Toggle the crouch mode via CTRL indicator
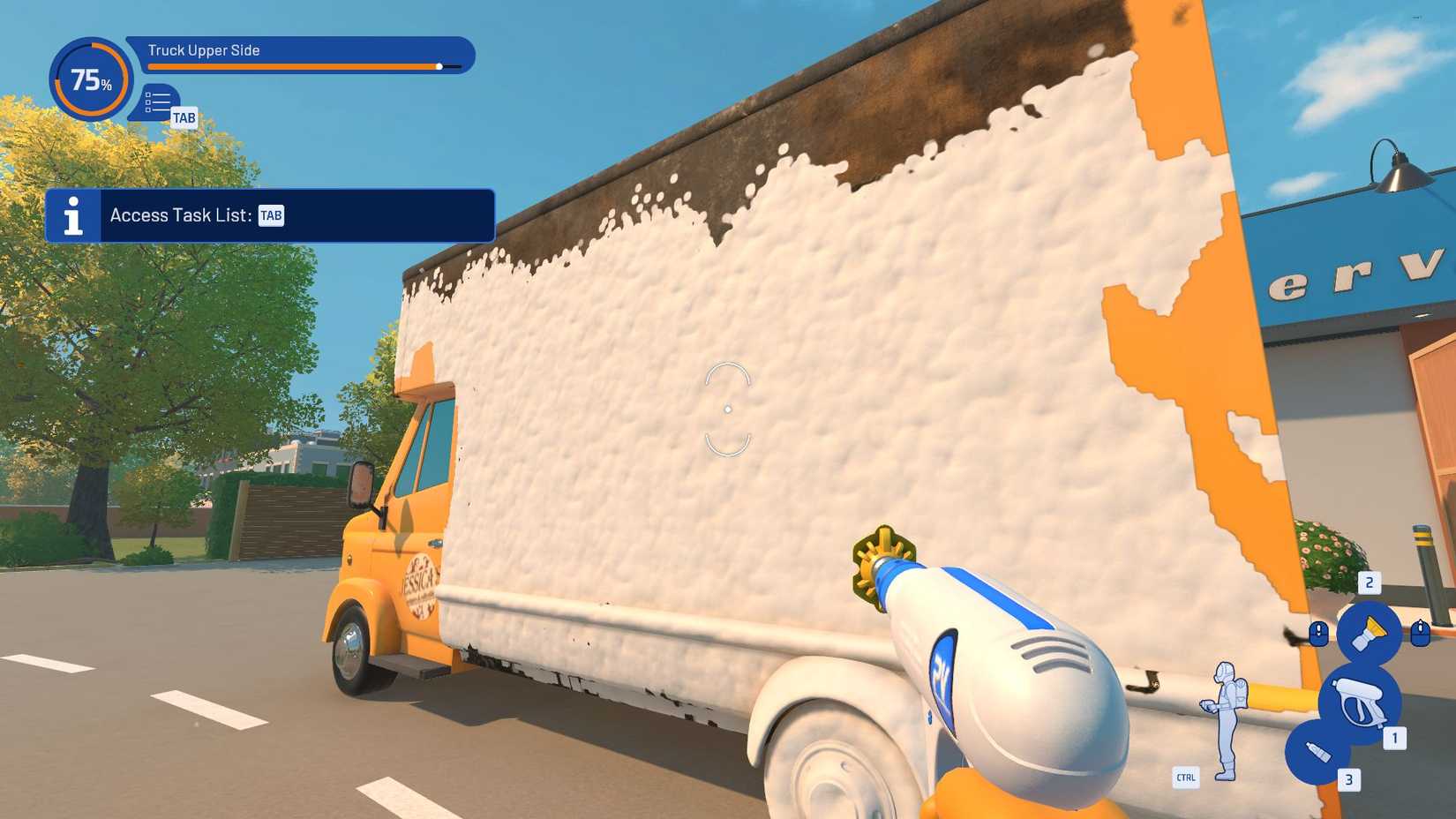Screen dimensions: 1456x819 pos(1187,778)
